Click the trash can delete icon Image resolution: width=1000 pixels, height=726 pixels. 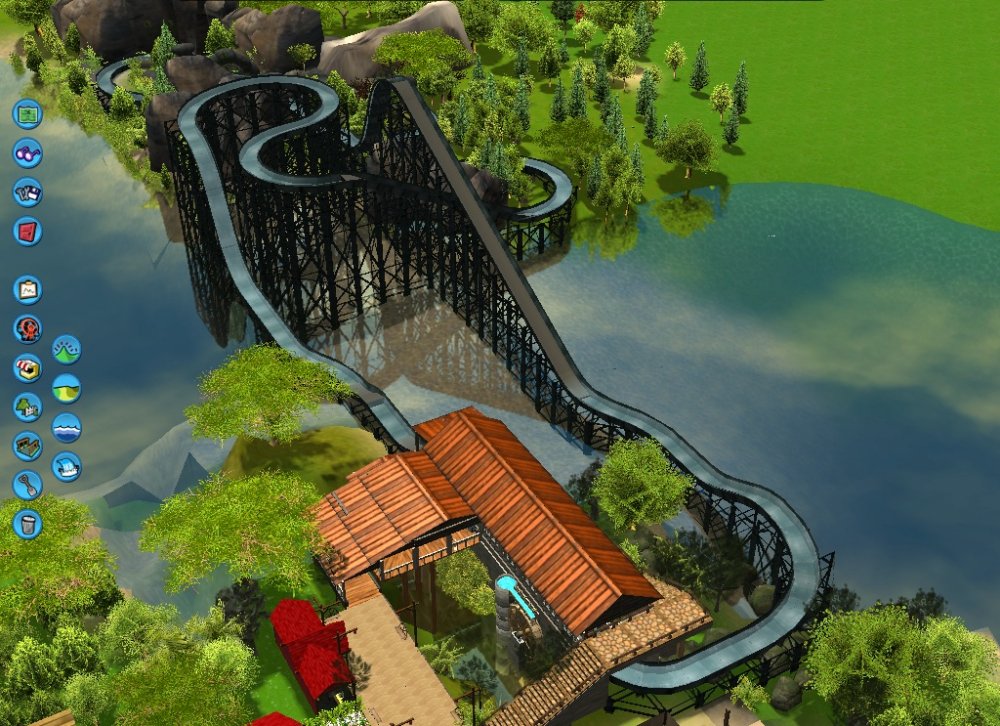pyautogui.click(x=27, y=523)
